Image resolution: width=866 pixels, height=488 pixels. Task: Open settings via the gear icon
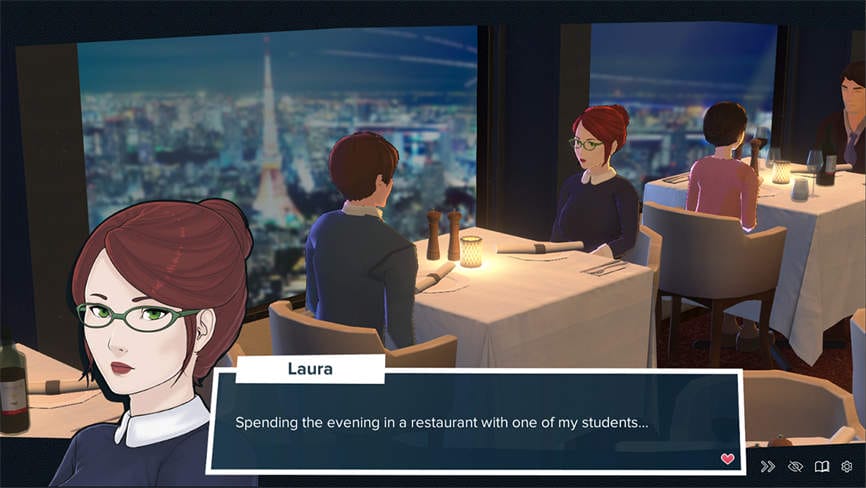click(x=847, y=466)
